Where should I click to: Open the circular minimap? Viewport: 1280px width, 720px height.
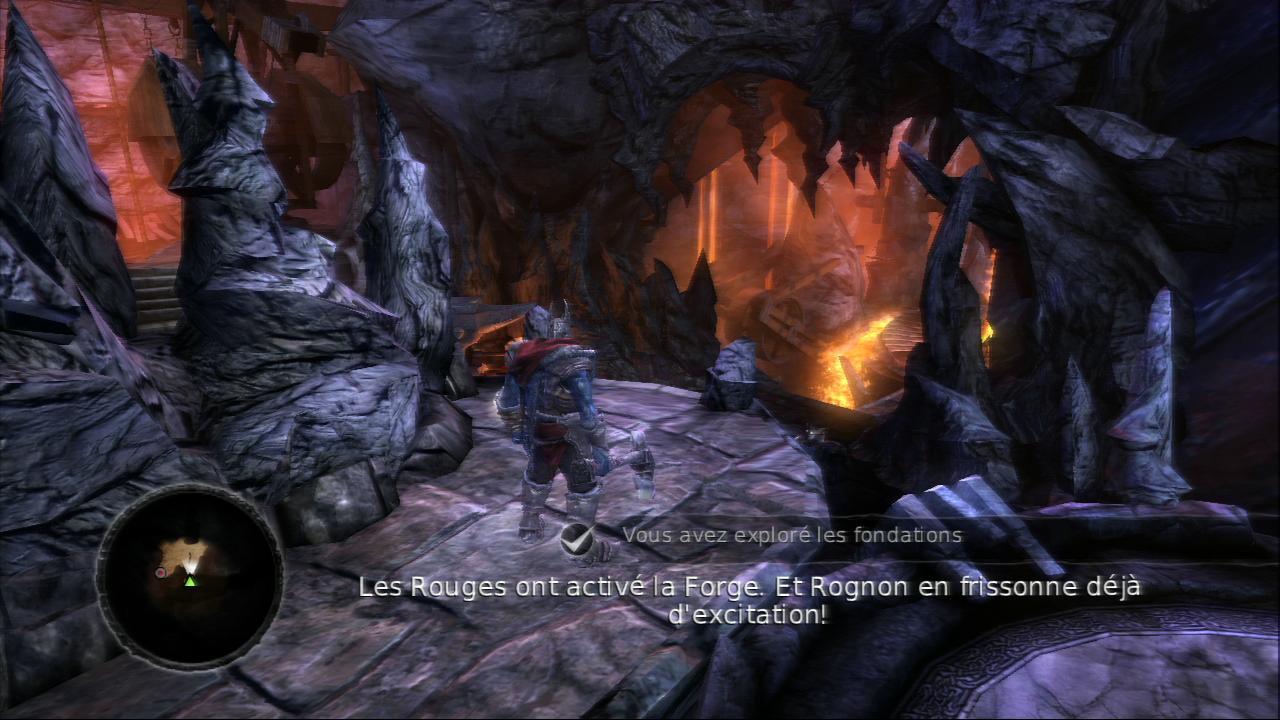[x=189, y=574]
